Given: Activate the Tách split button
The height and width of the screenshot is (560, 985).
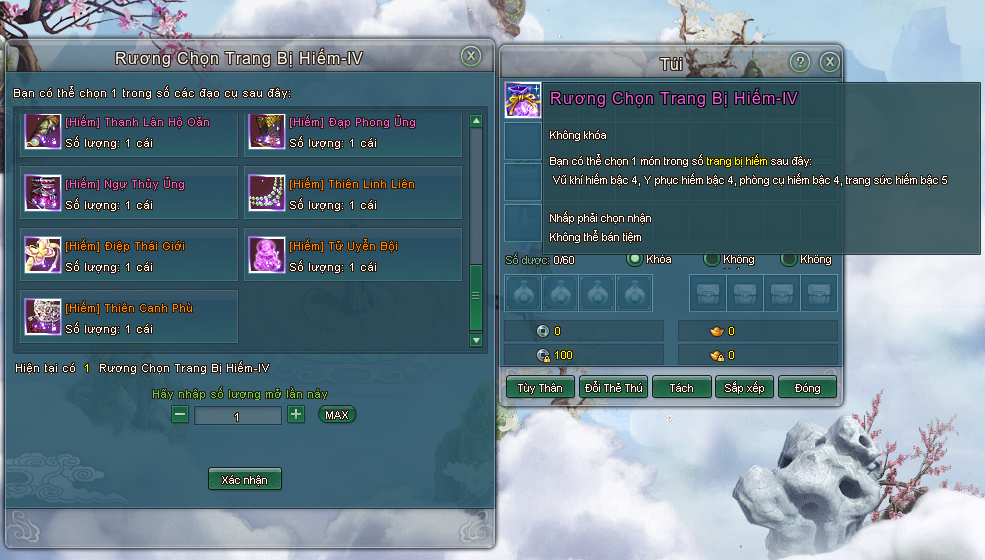Looking at the screenshot, I should [681, 388].
